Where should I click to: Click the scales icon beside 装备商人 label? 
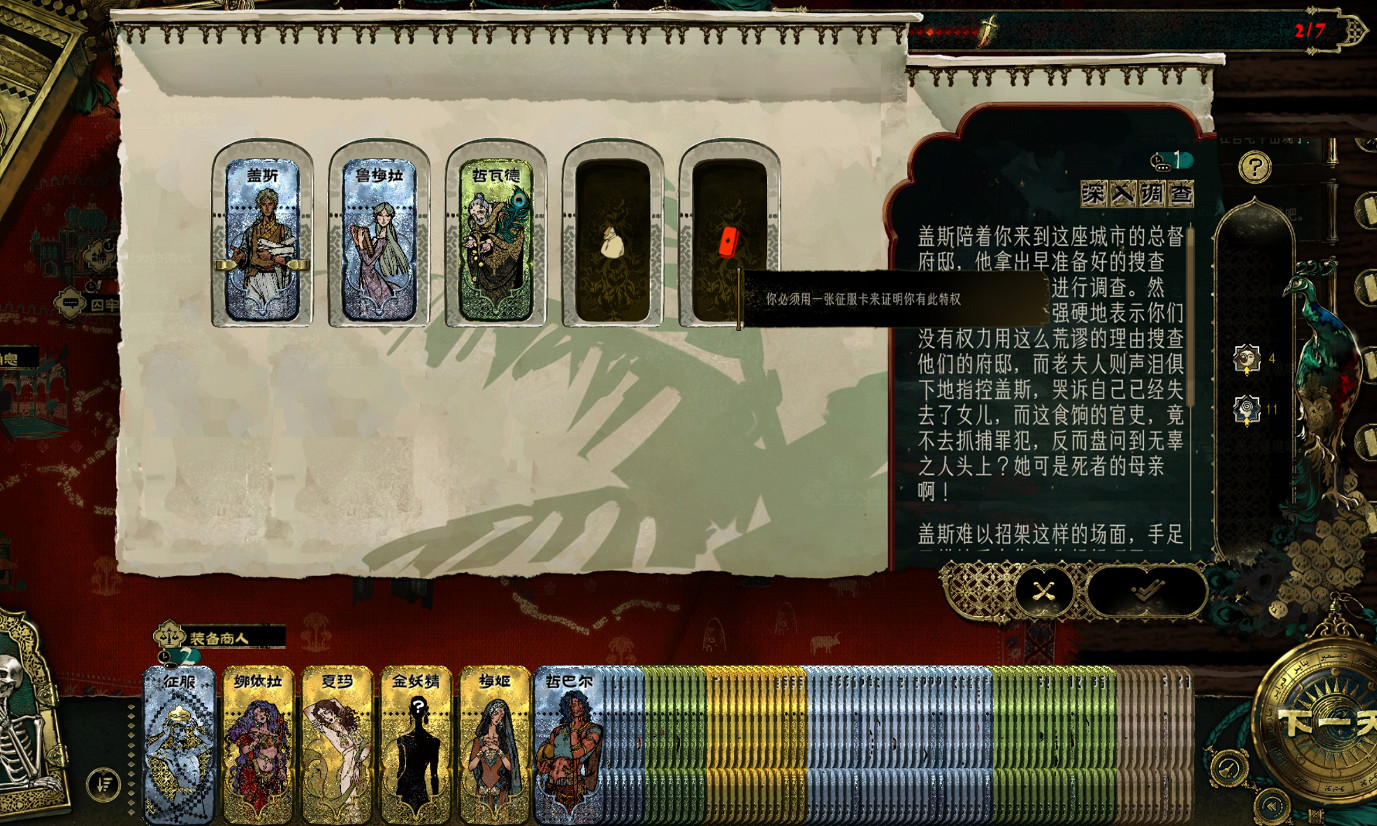(x=168, y=637)
